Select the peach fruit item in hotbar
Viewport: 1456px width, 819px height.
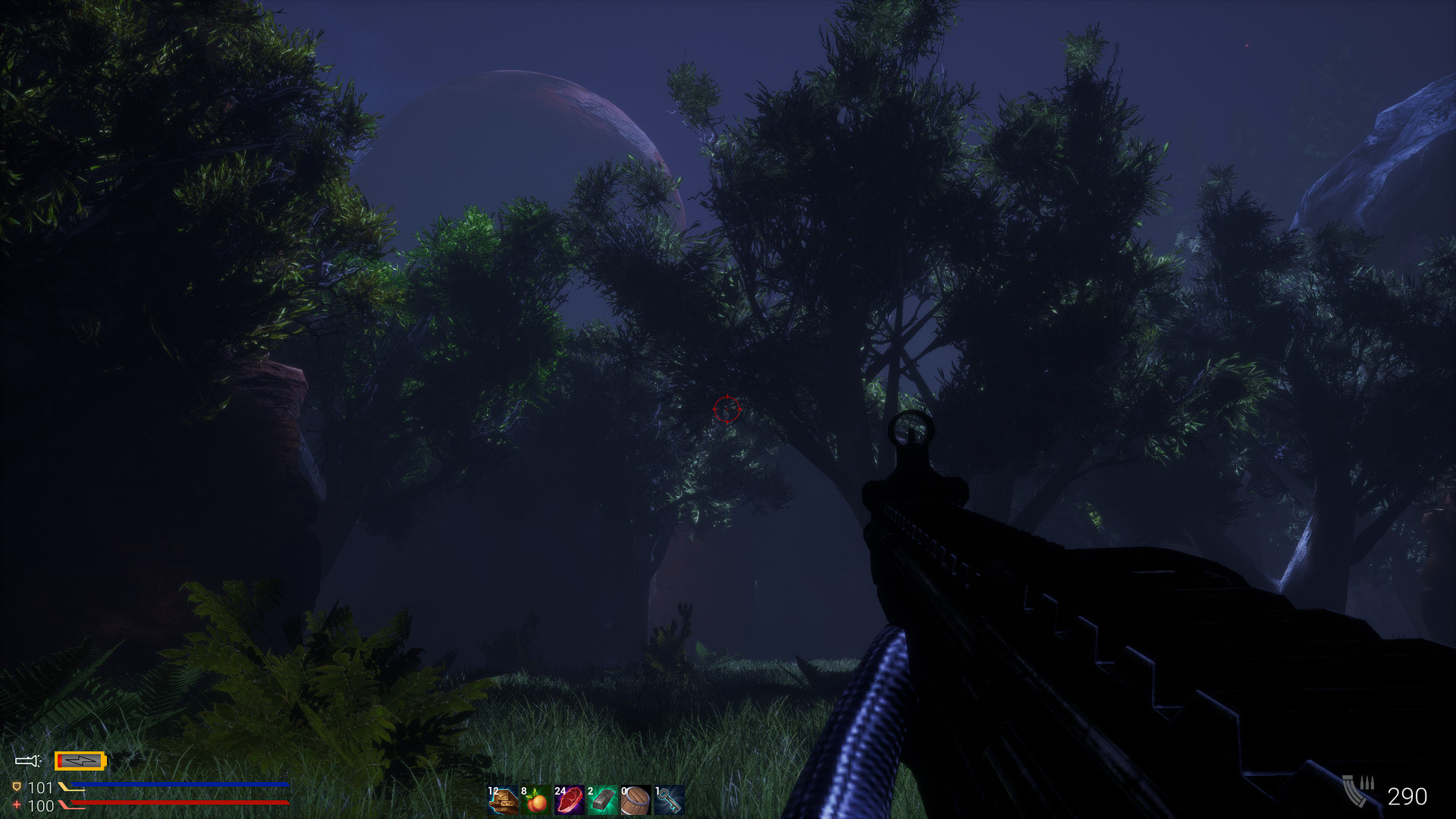click(x=536, y=801)
